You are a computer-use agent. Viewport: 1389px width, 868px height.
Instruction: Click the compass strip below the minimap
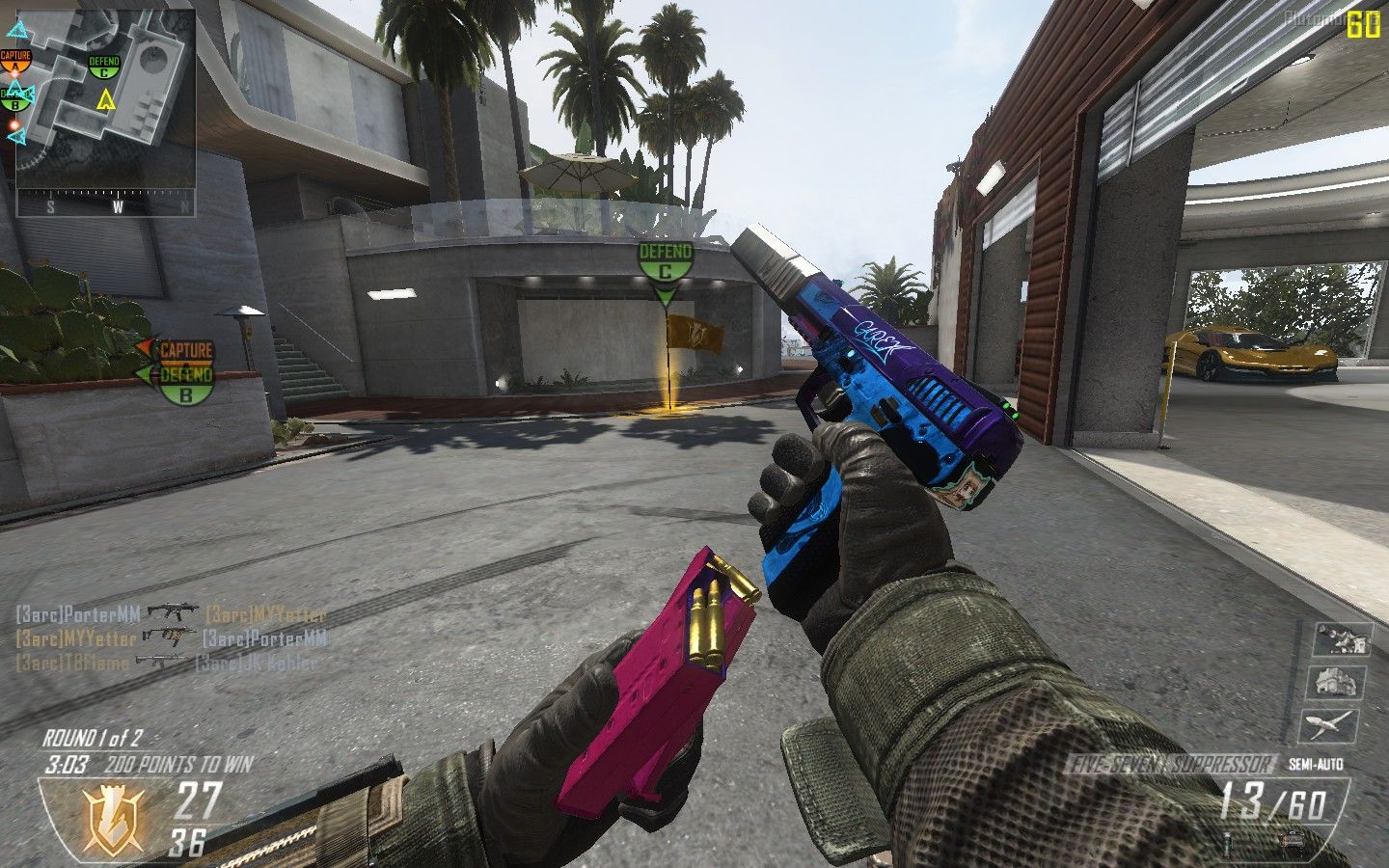click(x=106, y=204)
